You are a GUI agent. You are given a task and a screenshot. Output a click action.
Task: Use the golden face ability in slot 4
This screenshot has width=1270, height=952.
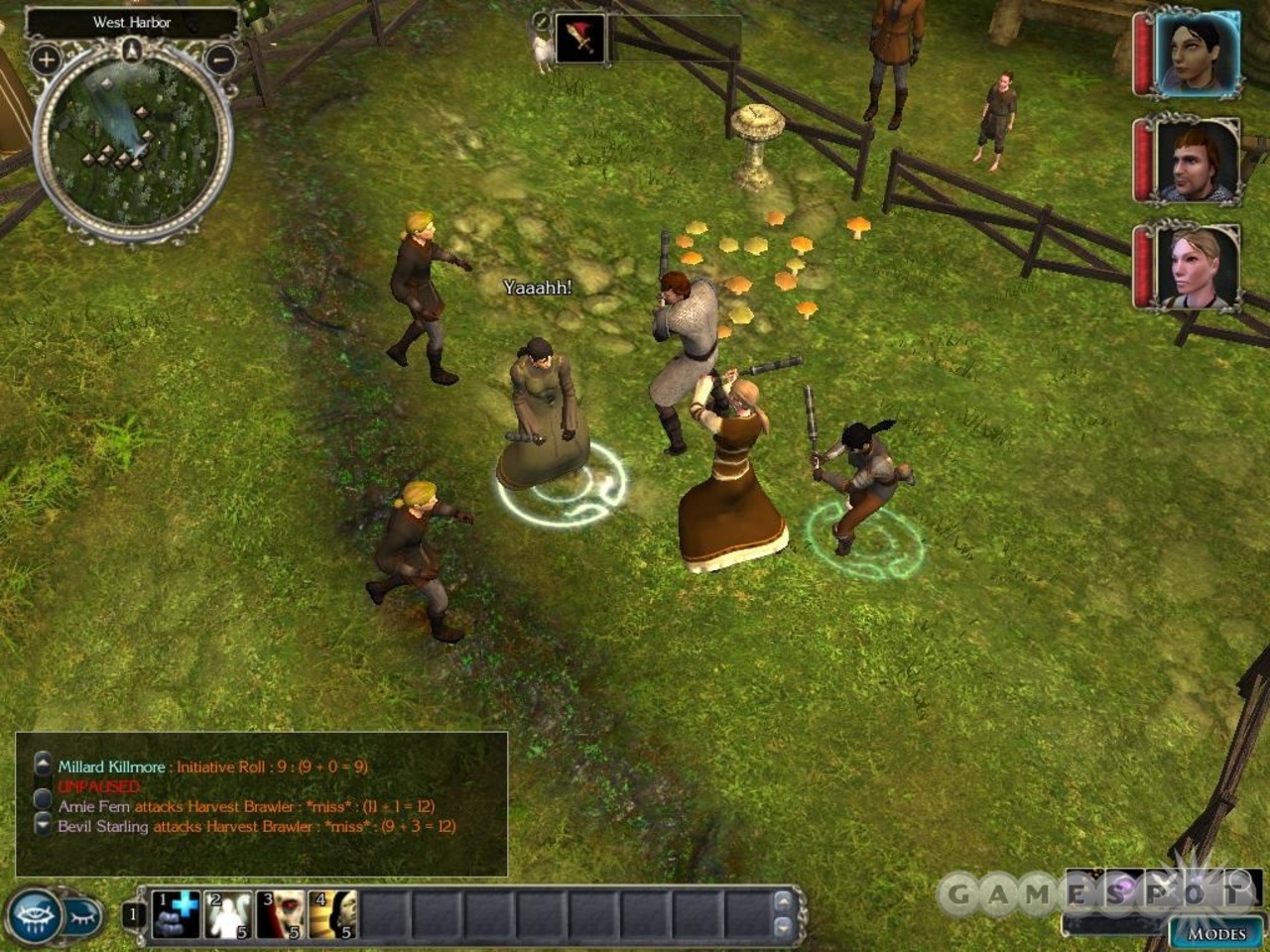(332, 914)
